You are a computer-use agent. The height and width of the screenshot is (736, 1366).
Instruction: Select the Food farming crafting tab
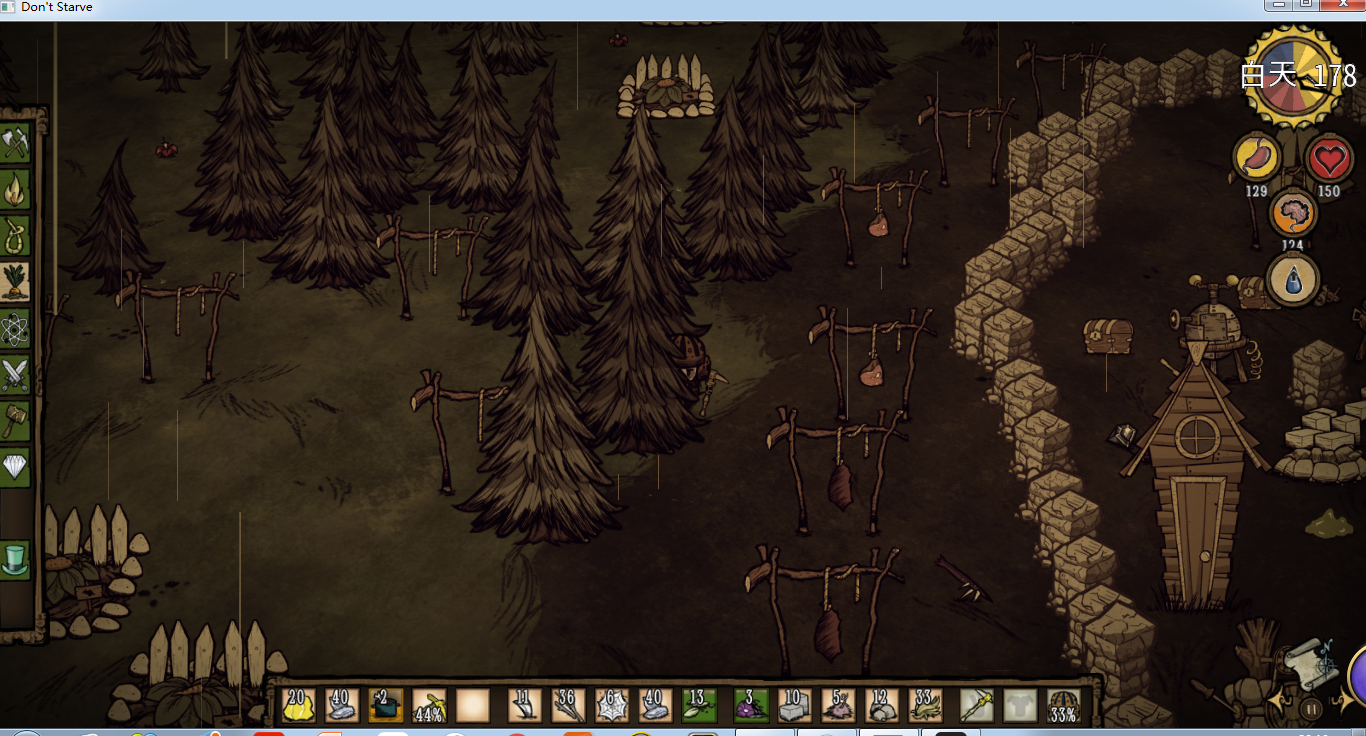(x=15, y=282)
